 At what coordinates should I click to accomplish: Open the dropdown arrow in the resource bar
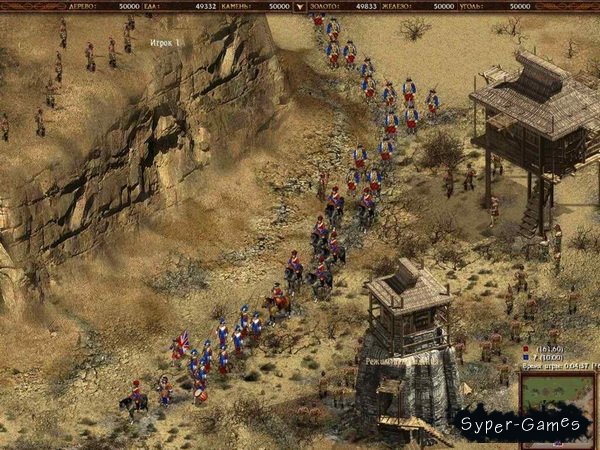click(x=302, y=6)
